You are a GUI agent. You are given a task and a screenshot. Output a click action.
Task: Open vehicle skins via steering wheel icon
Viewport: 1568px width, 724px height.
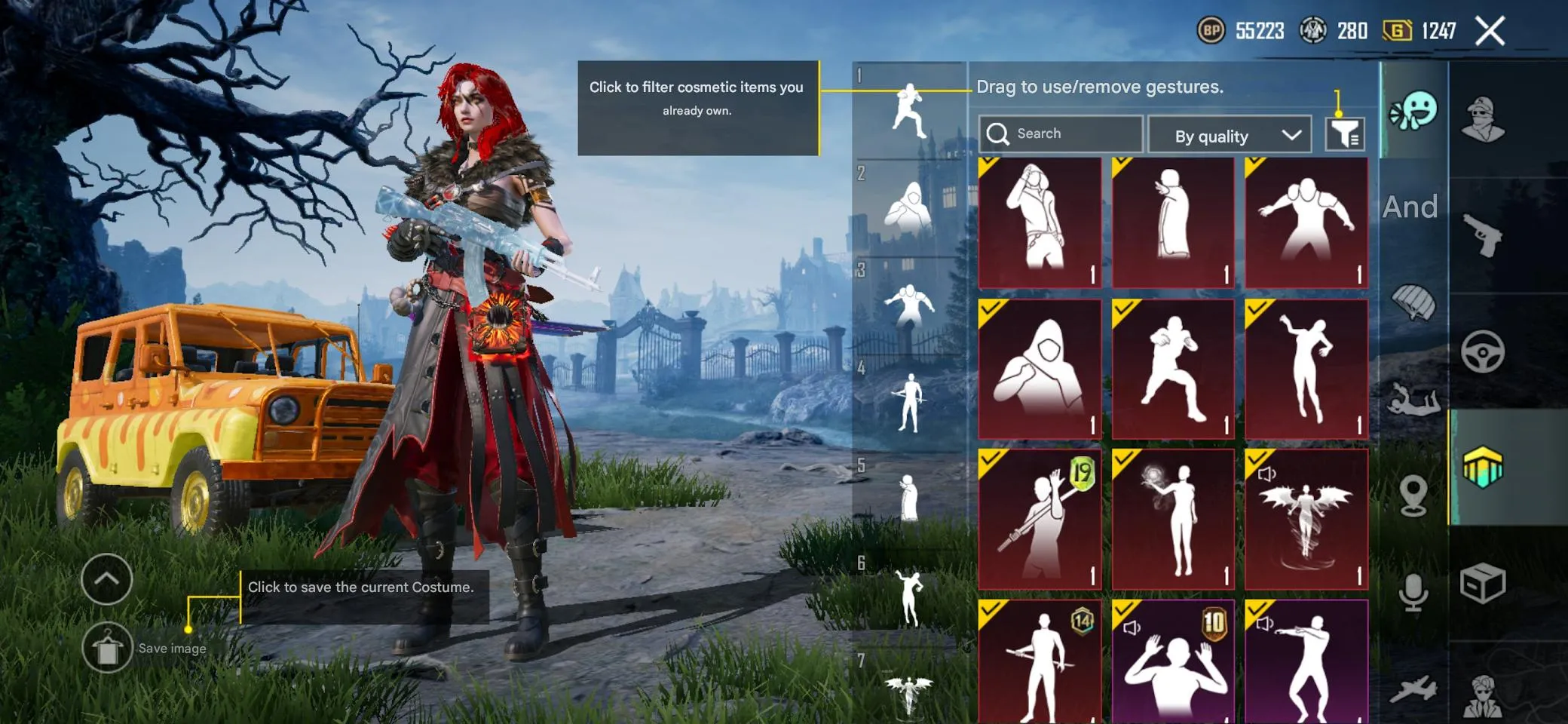point(1482,348)
